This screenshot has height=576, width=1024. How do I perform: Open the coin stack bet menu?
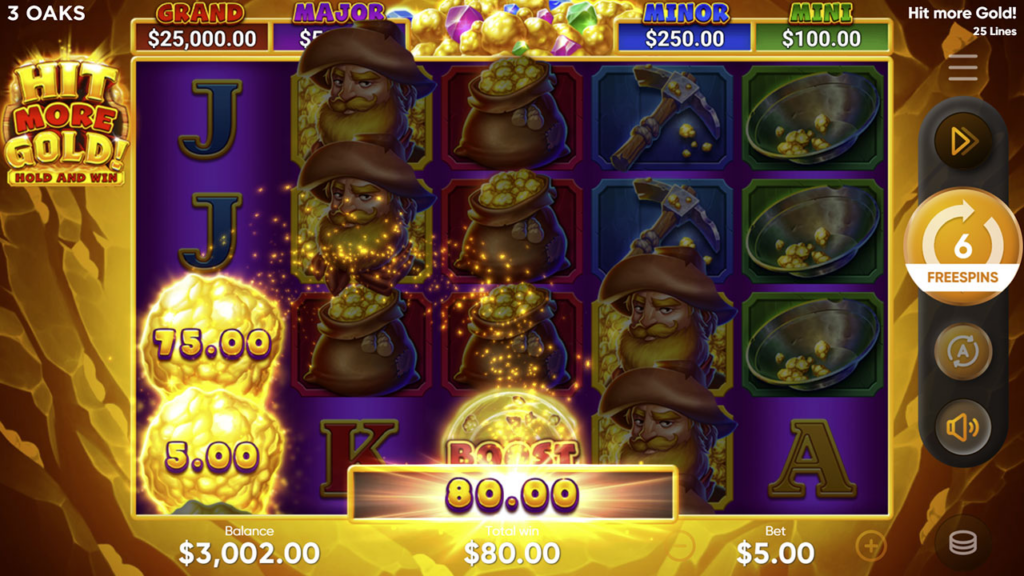(x=963, y=543)
